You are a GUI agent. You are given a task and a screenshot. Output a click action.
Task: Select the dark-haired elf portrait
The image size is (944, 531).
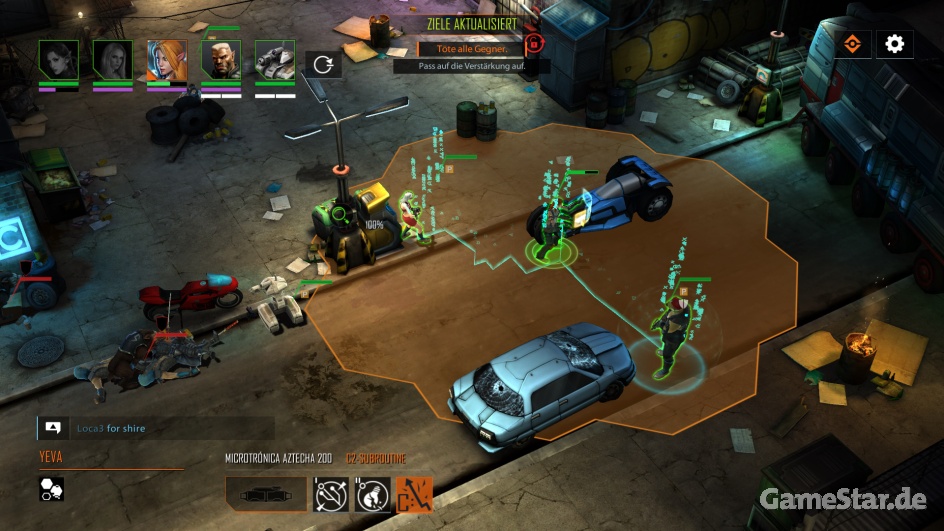58,59
